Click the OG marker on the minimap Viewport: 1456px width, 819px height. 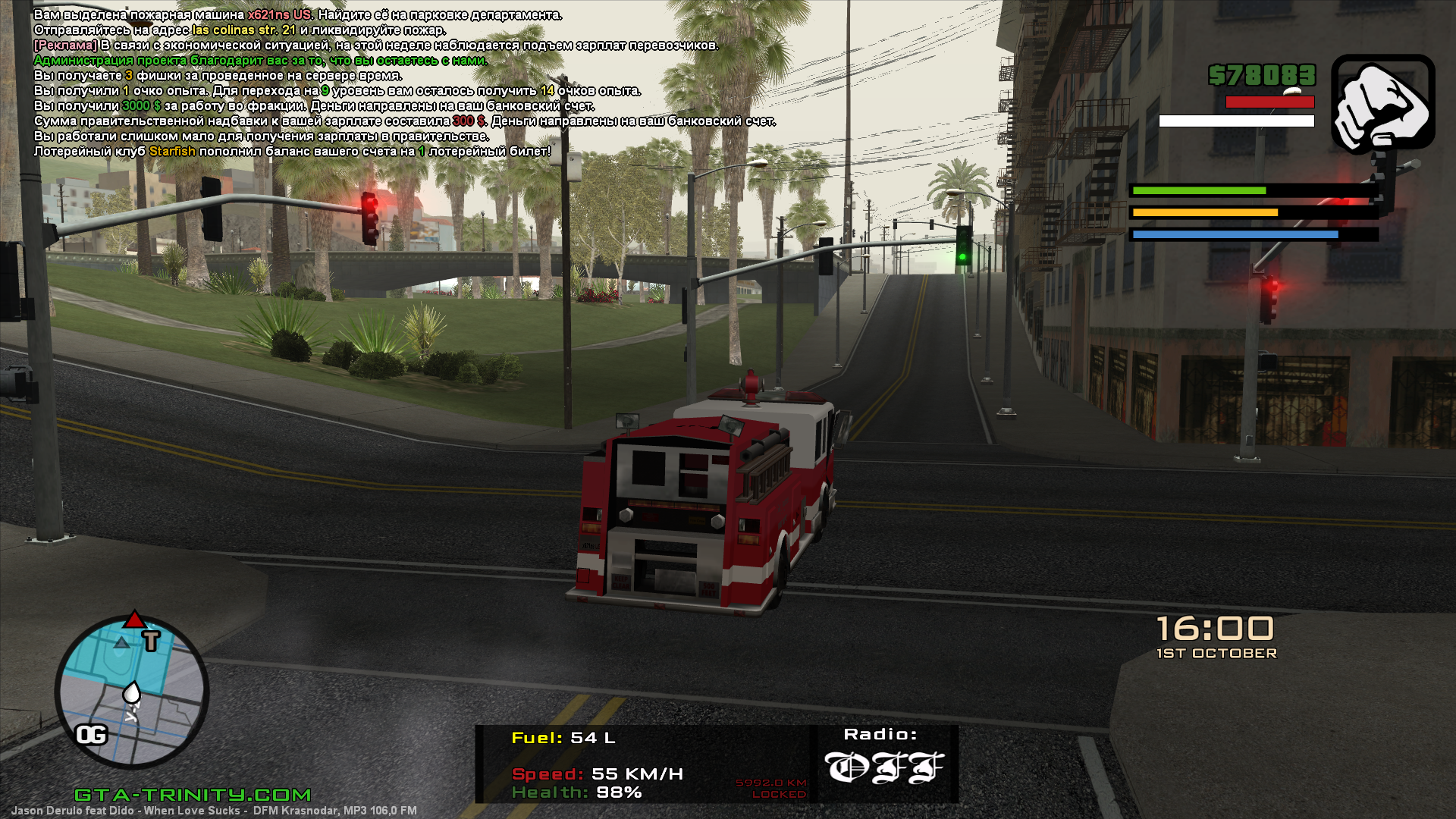click(92, 734)
